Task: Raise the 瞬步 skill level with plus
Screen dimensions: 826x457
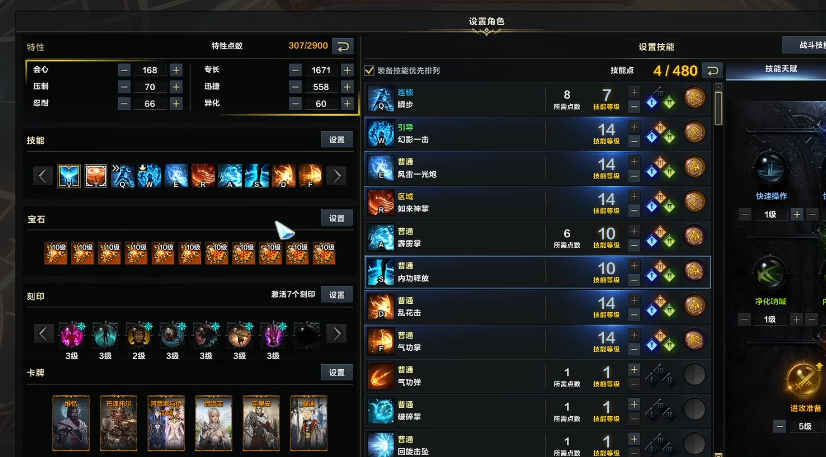Action: point(633,90)
